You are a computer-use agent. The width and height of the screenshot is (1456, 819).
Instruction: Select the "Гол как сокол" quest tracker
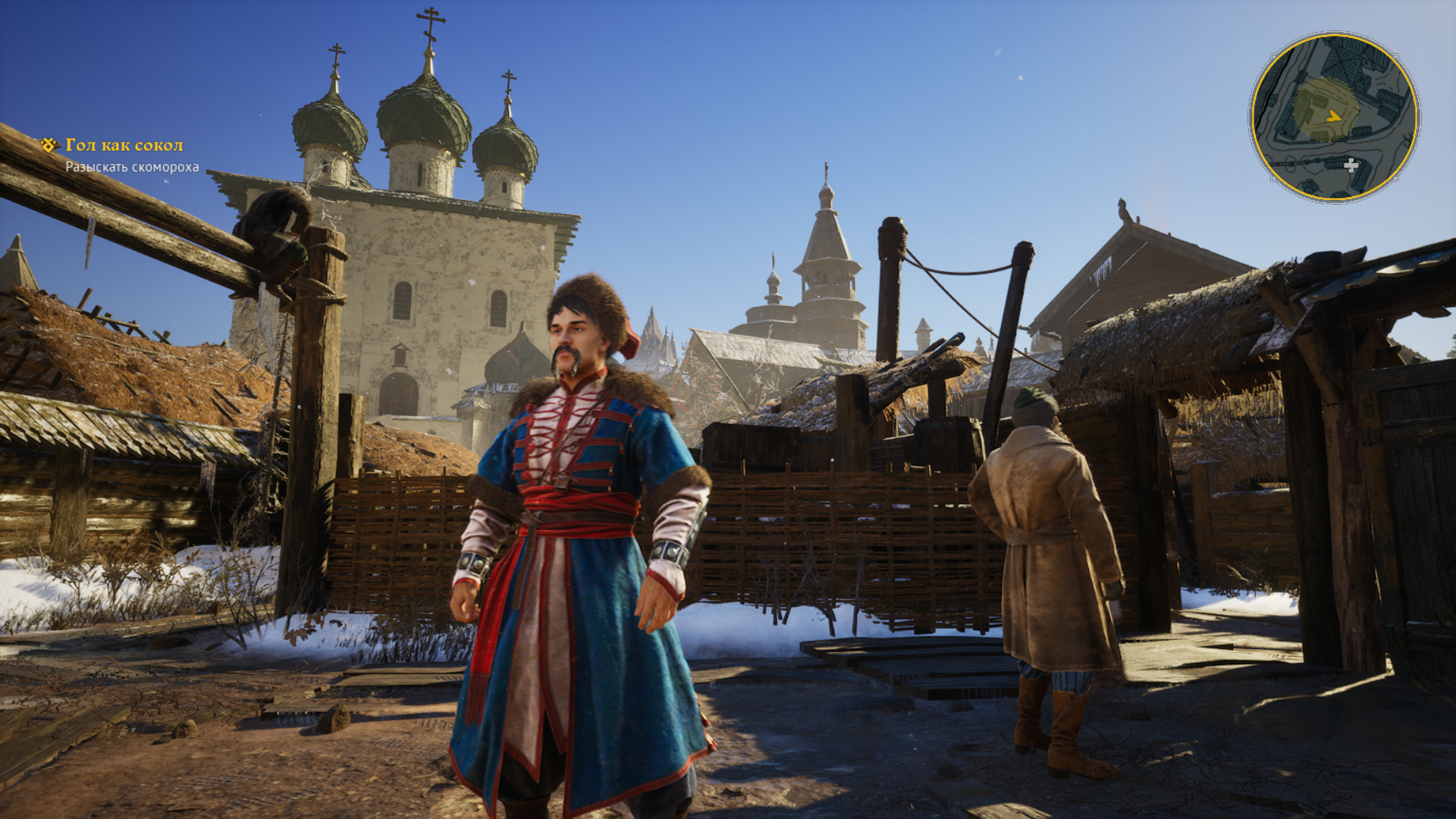click(x=124, y=145)
